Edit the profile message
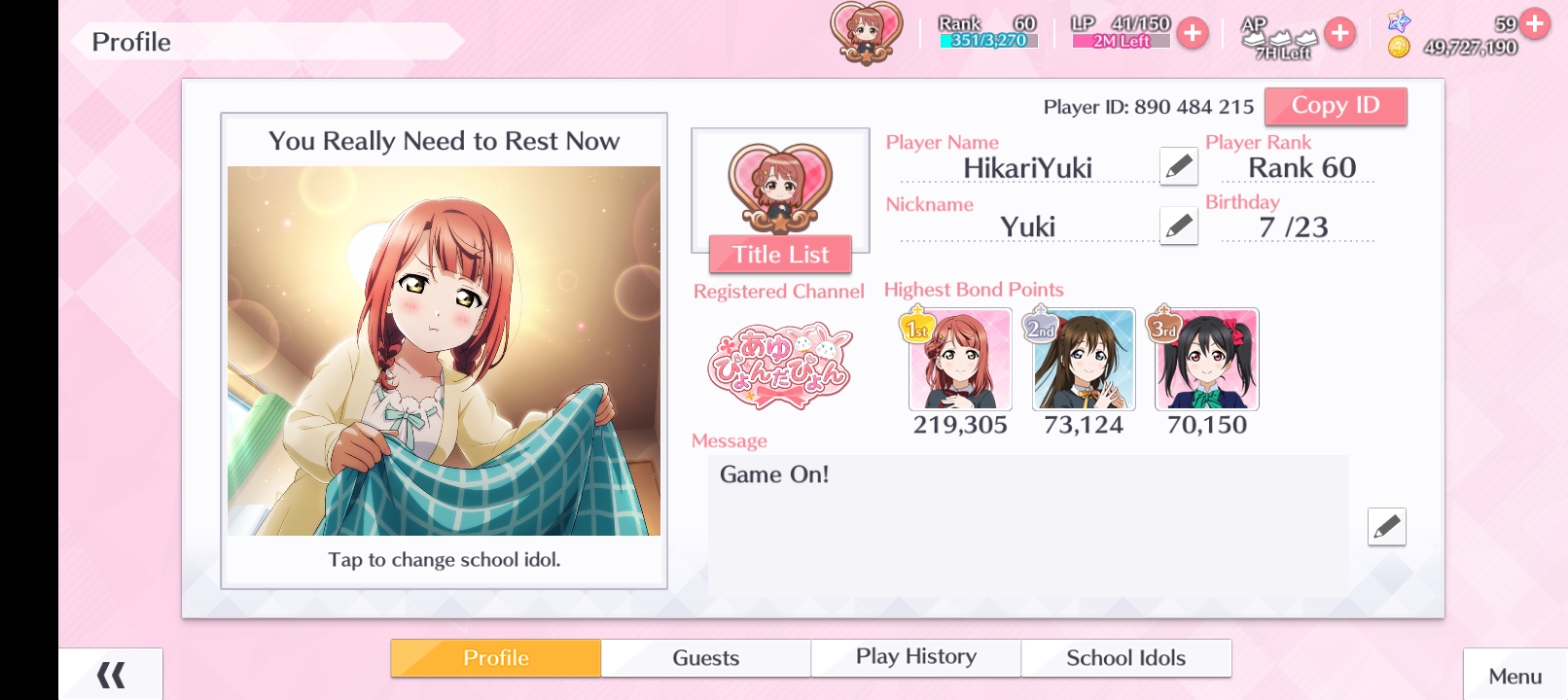 tap(1386, 527)
